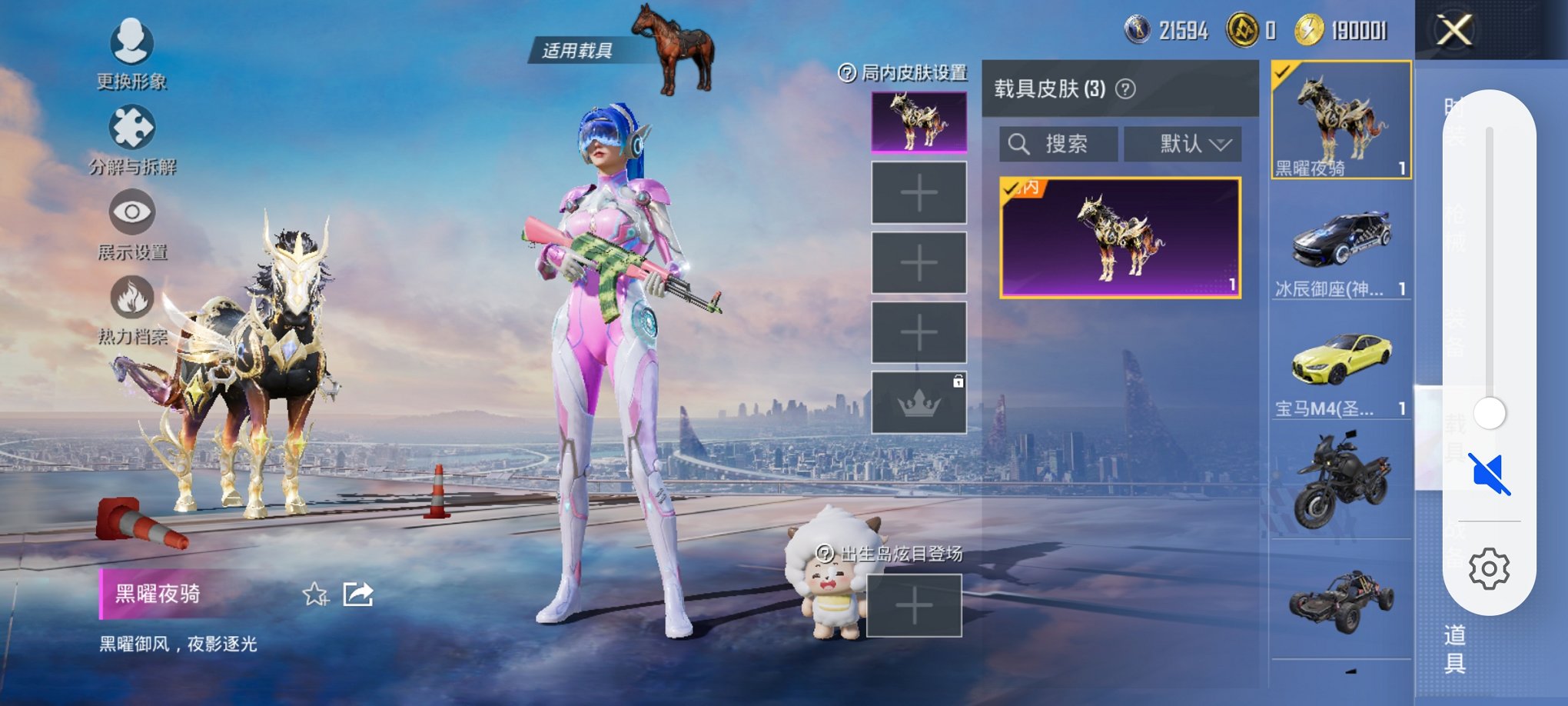Add a skin in the first empty plus slot
1568x706 pixels.
(x=919, y=193)
